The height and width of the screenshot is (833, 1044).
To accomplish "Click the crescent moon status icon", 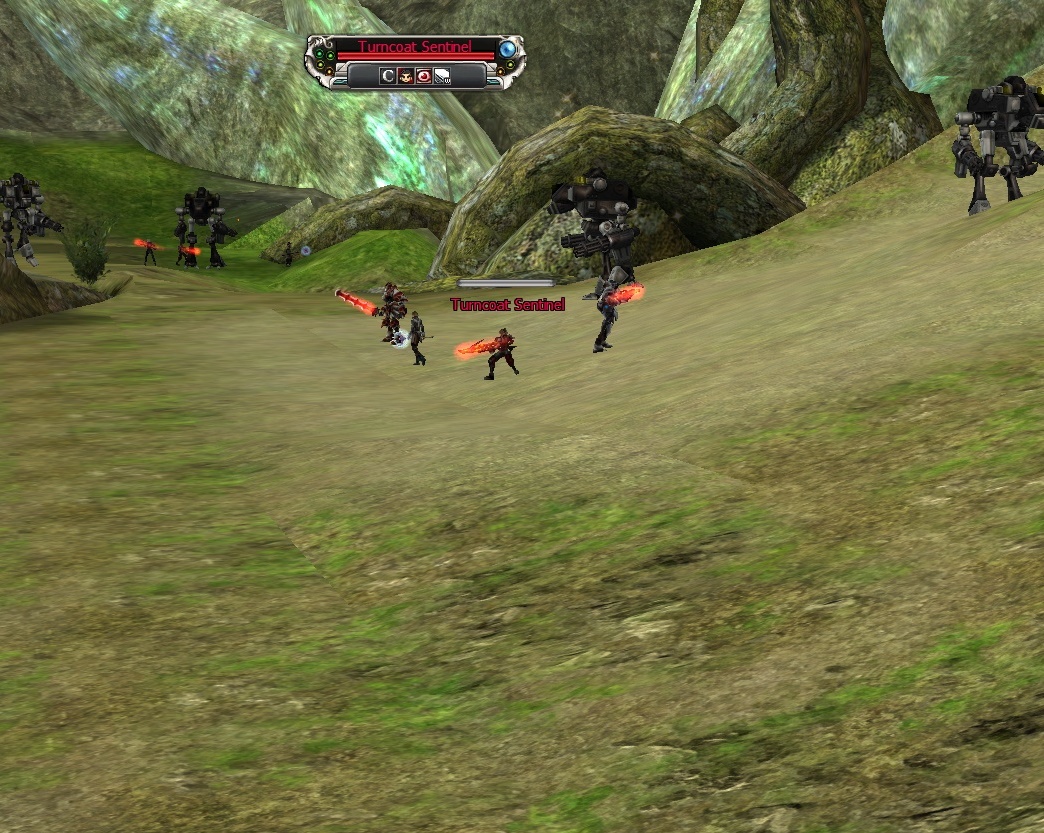I will (x=388, y=75).
